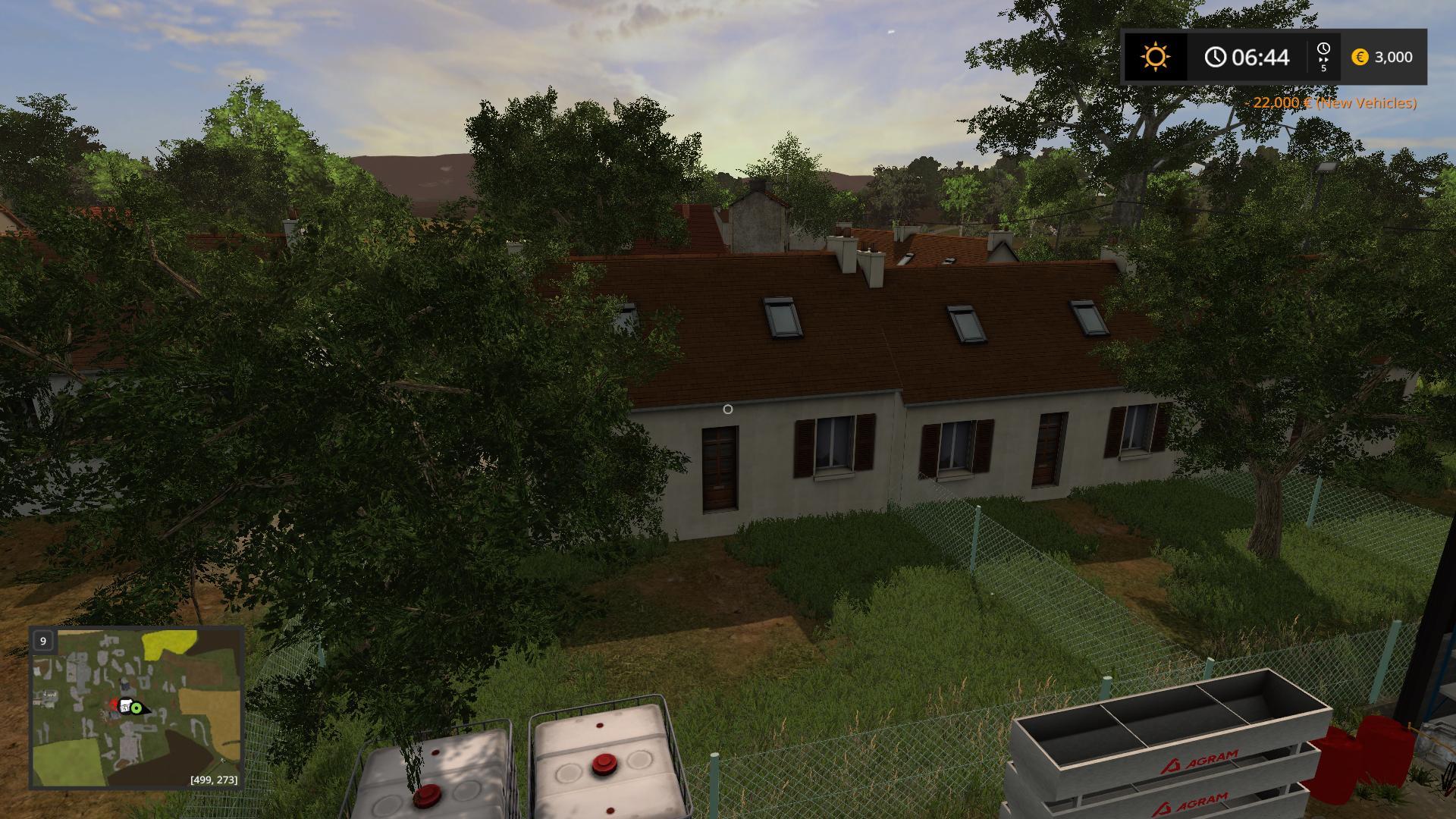Click the field number 9 badge on the minimap

(42, 641)
